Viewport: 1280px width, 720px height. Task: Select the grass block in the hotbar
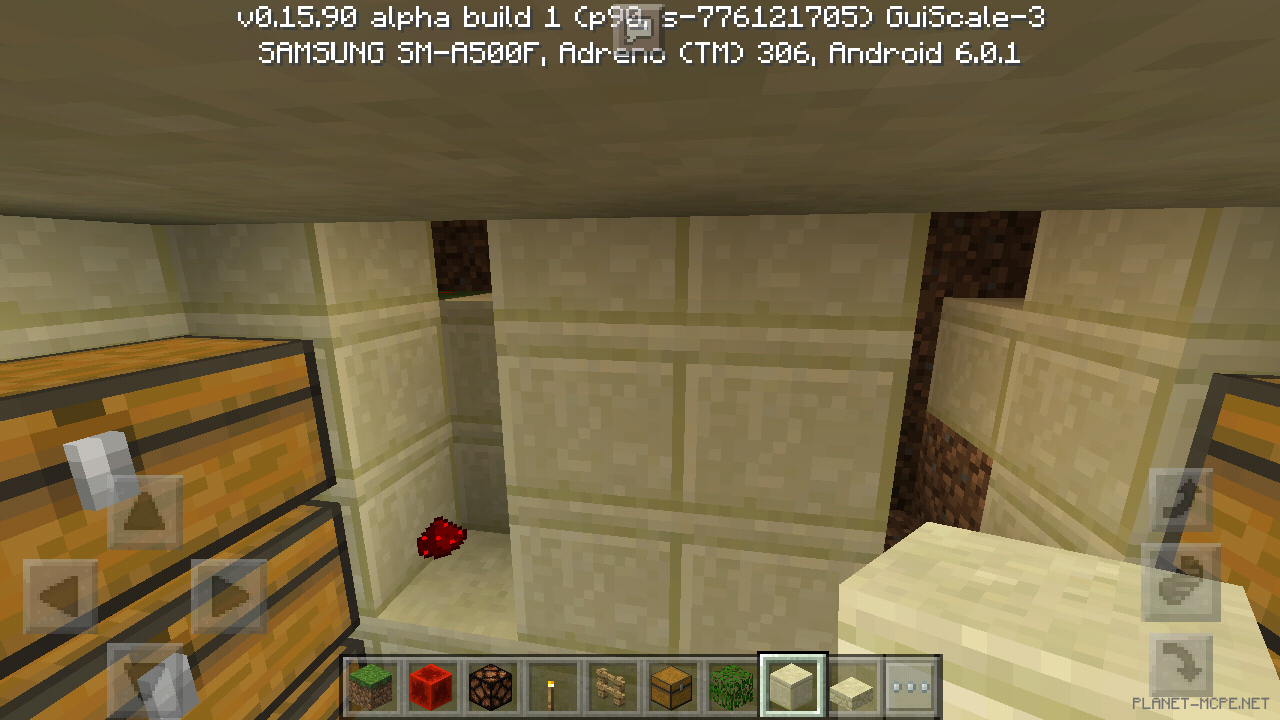(x=371, y=686)
